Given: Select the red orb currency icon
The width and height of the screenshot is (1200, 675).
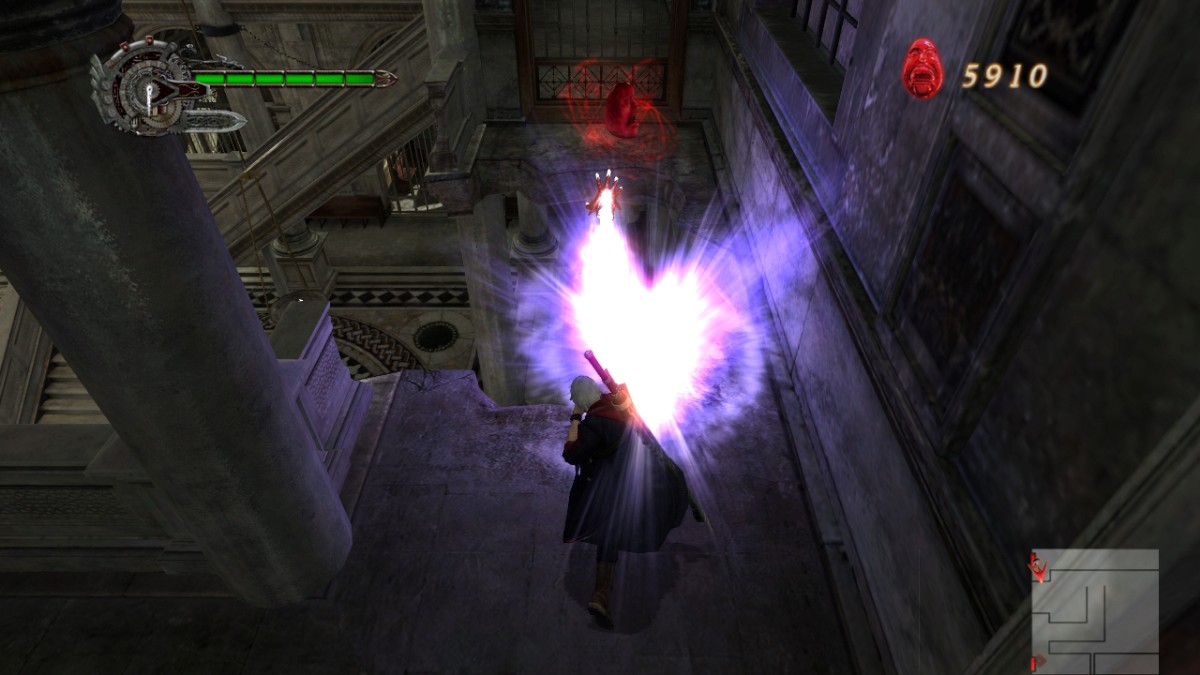Looking at the screenshot, I should tap(921, 69).
